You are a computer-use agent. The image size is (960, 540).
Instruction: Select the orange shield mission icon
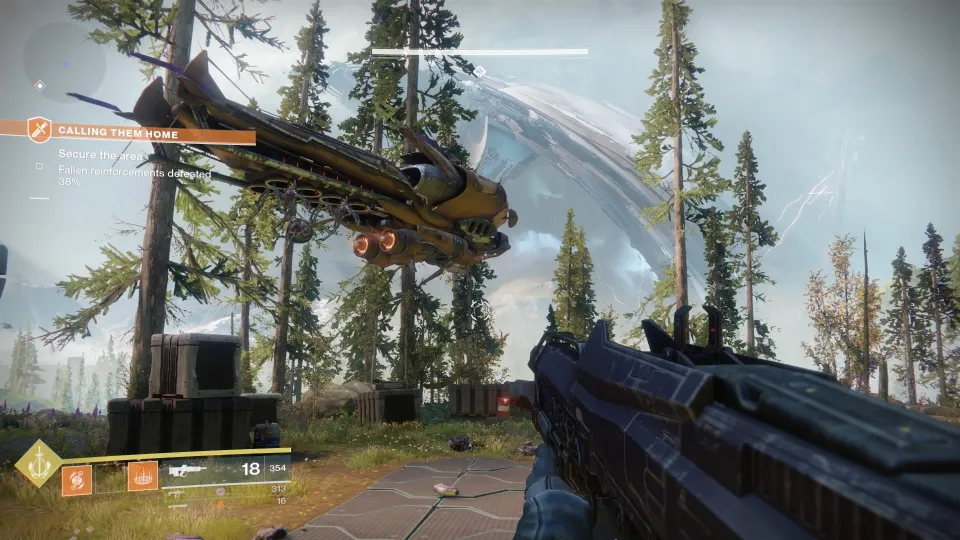pos(39,130)
